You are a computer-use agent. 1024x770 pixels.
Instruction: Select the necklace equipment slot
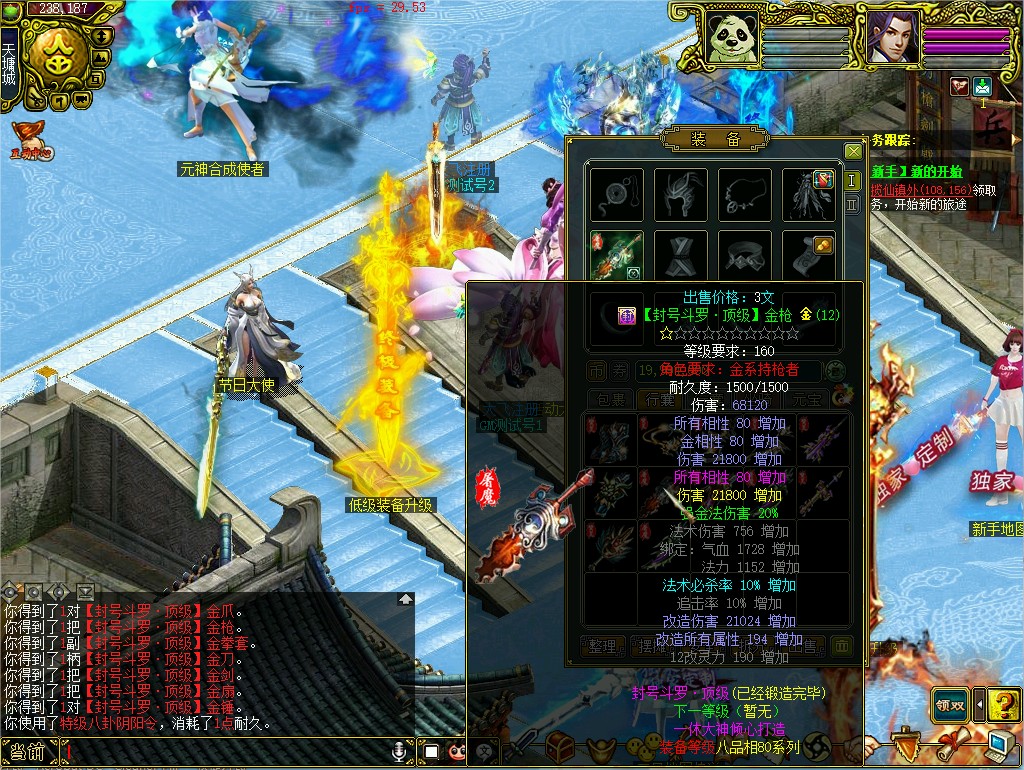tap(744, 194)
